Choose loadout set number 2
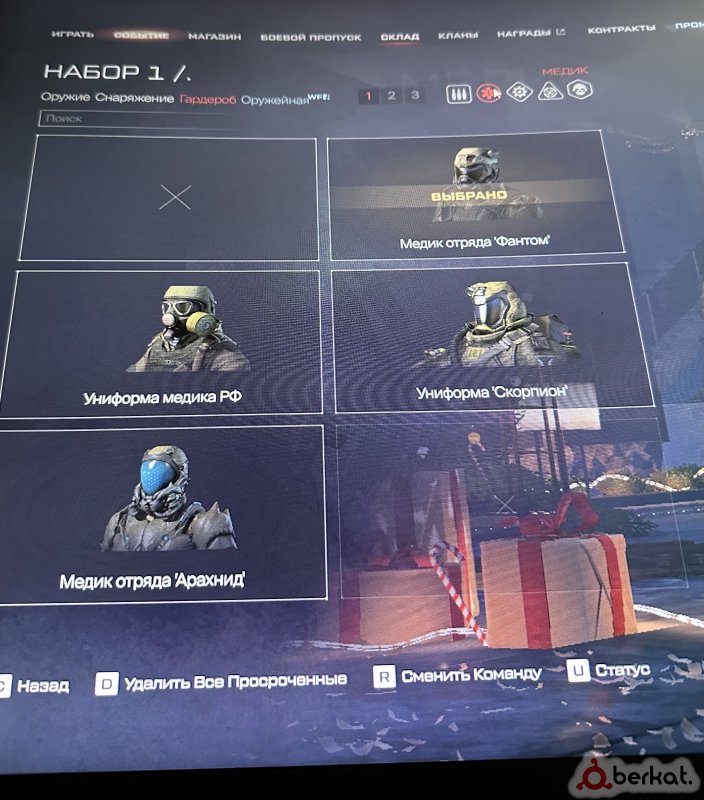The image size is (704, 800). (391, 96)
